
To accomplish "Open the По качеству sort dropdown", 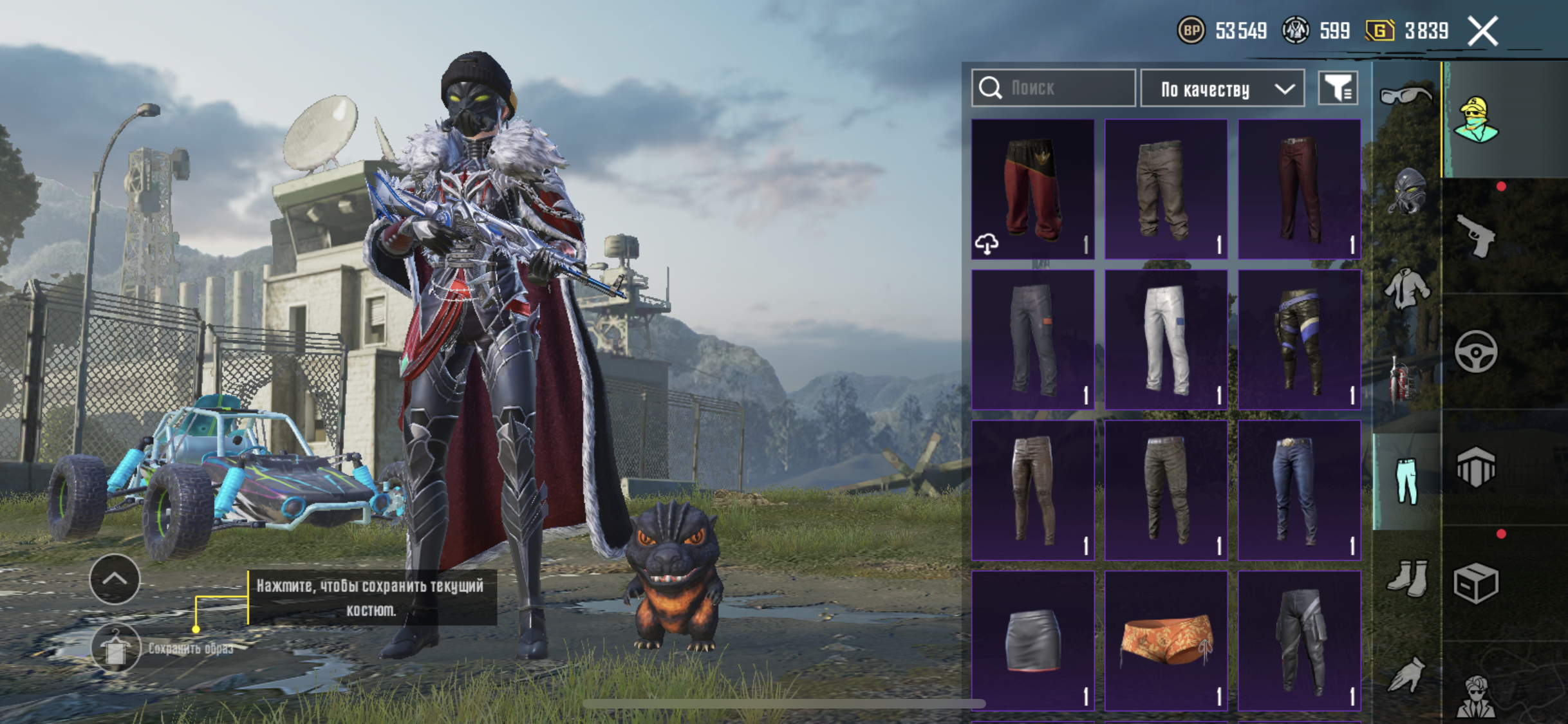I will (1222, 89).
